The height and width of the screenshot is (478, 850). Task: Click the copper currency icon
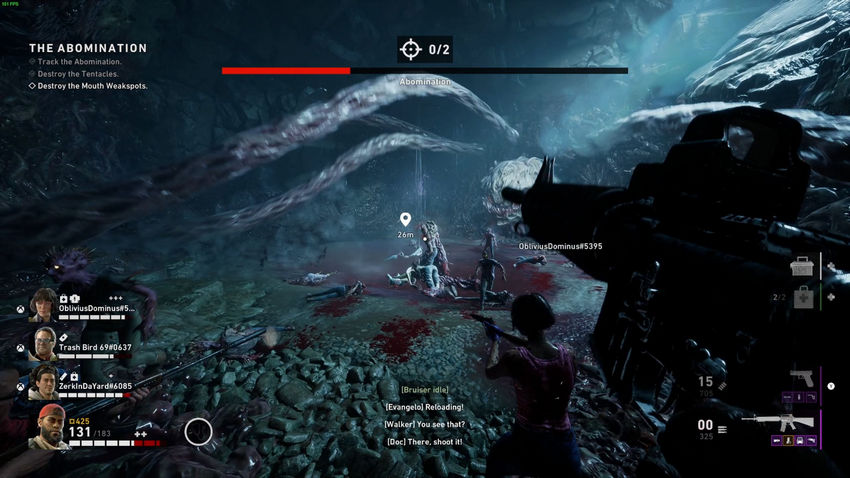(72, 421)
